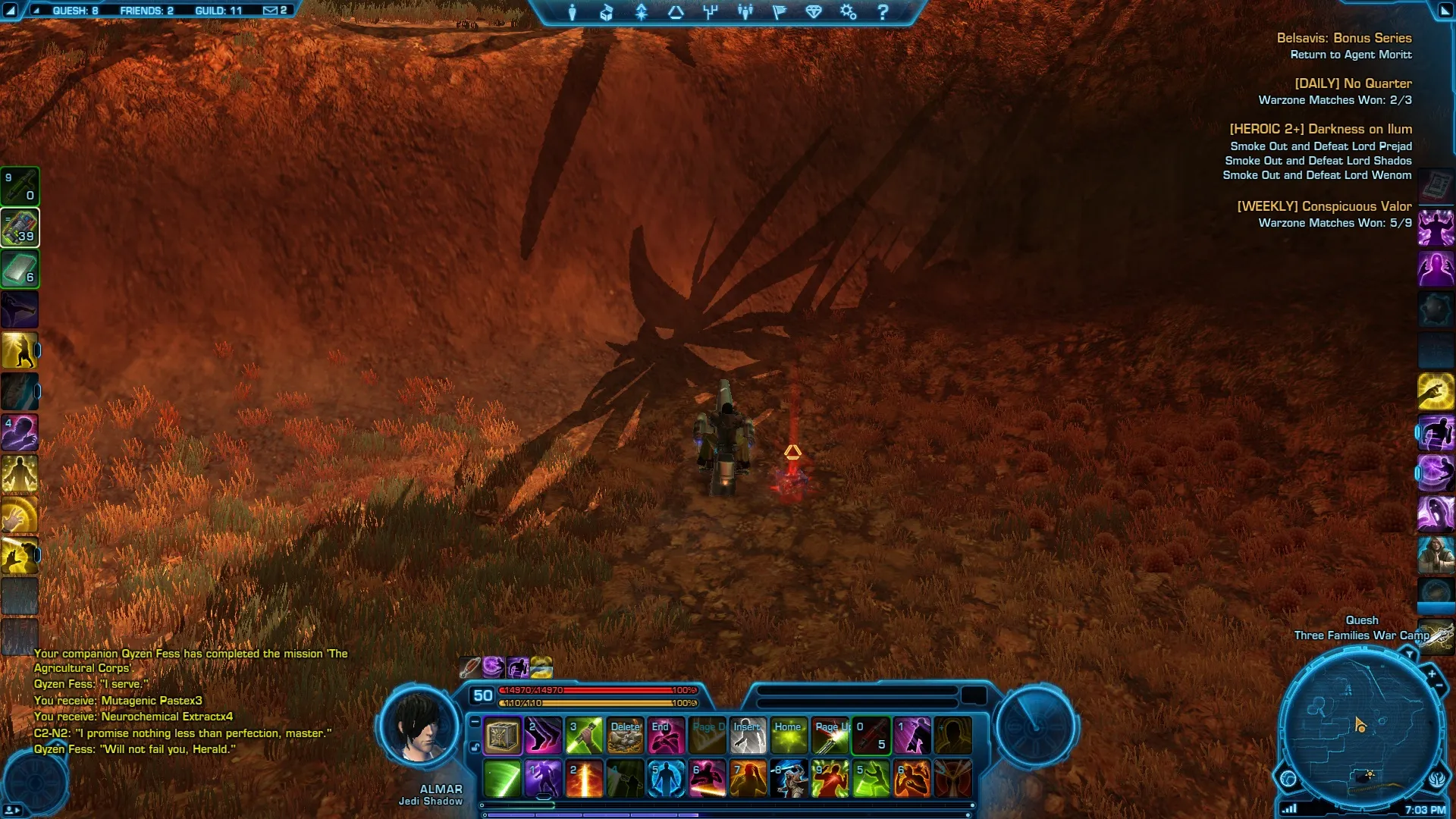Open the social group icon in the top menu

[745, 12]
